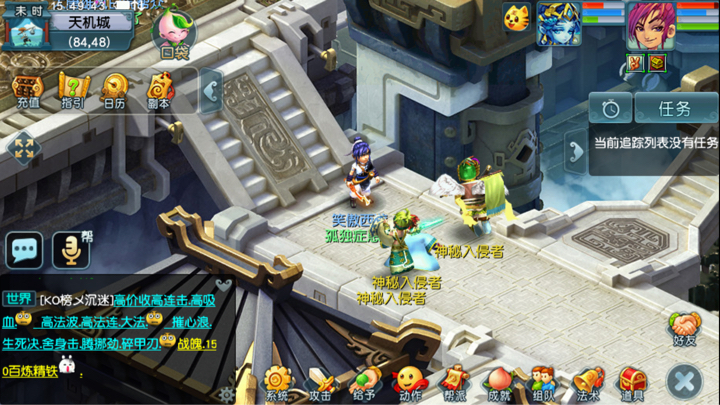Open the 充值 recharge shop
The image size is (720, 405).
pos(26,89)
